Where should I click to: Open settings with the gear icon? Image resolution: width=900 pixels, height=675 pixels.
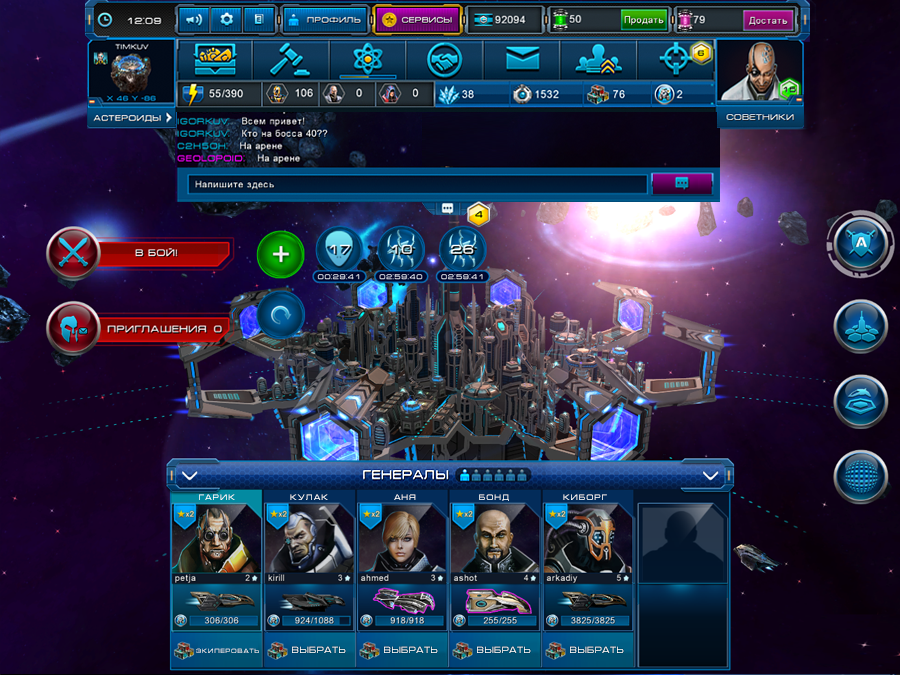click(x=226, y=19)
